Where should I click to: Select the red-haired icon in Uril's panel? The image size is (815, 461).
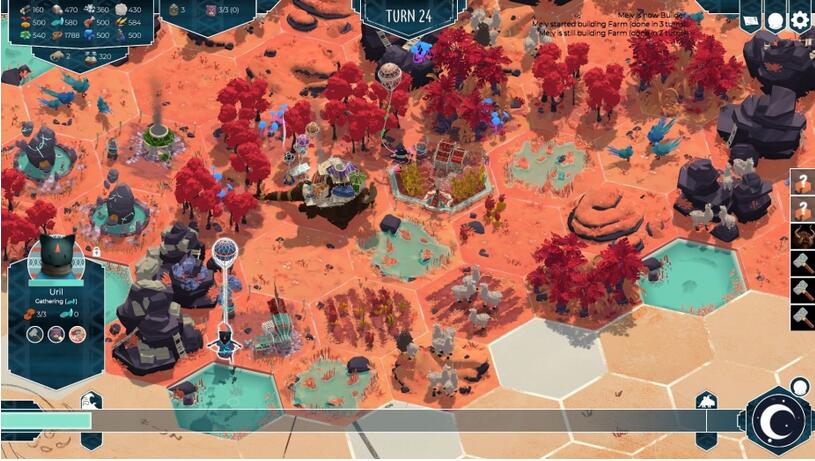coord(77,334)
